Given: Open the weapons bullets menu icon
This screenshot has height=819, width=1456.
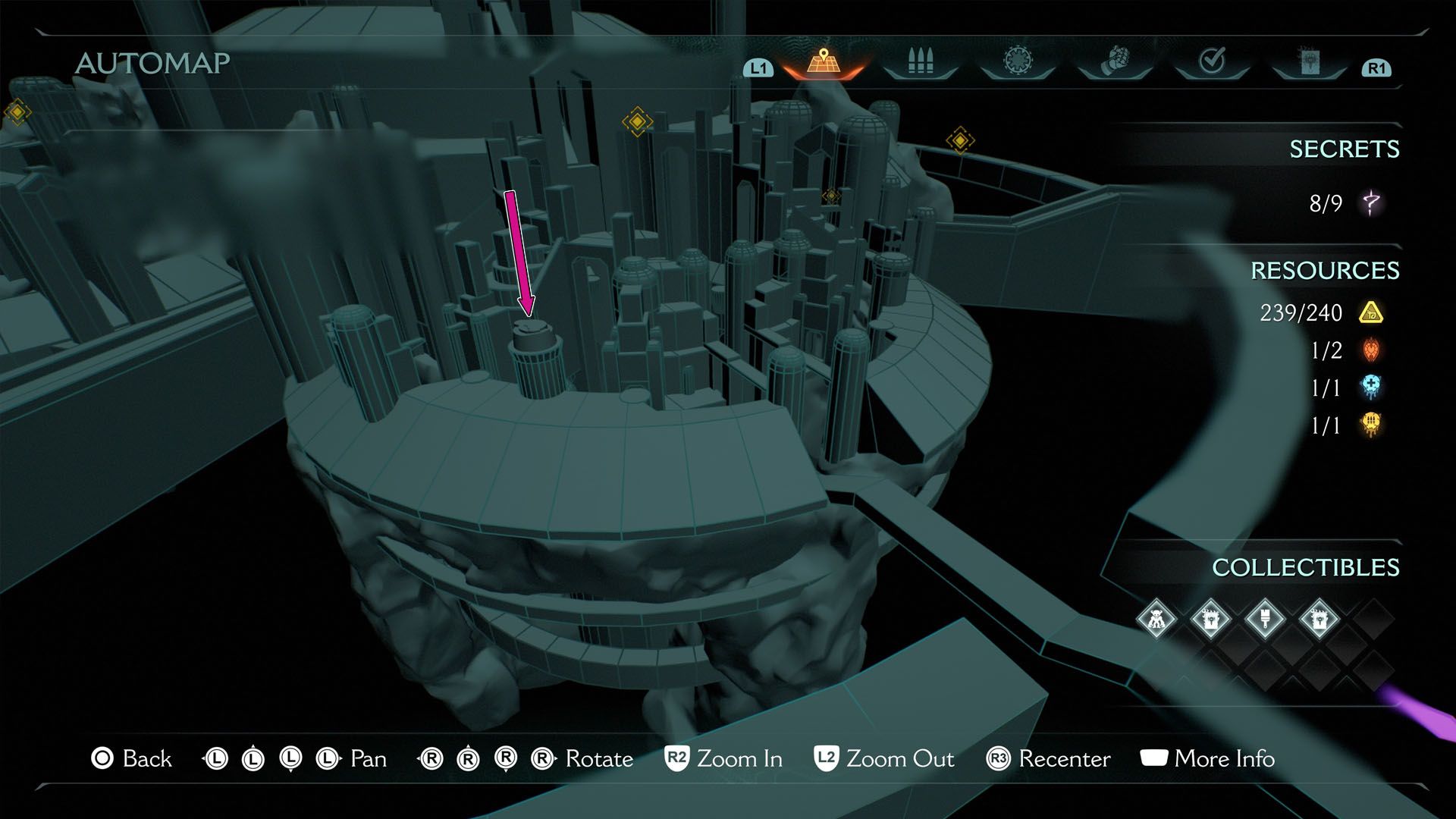Looking at the screenshot, I should click(x=920, y=59).
